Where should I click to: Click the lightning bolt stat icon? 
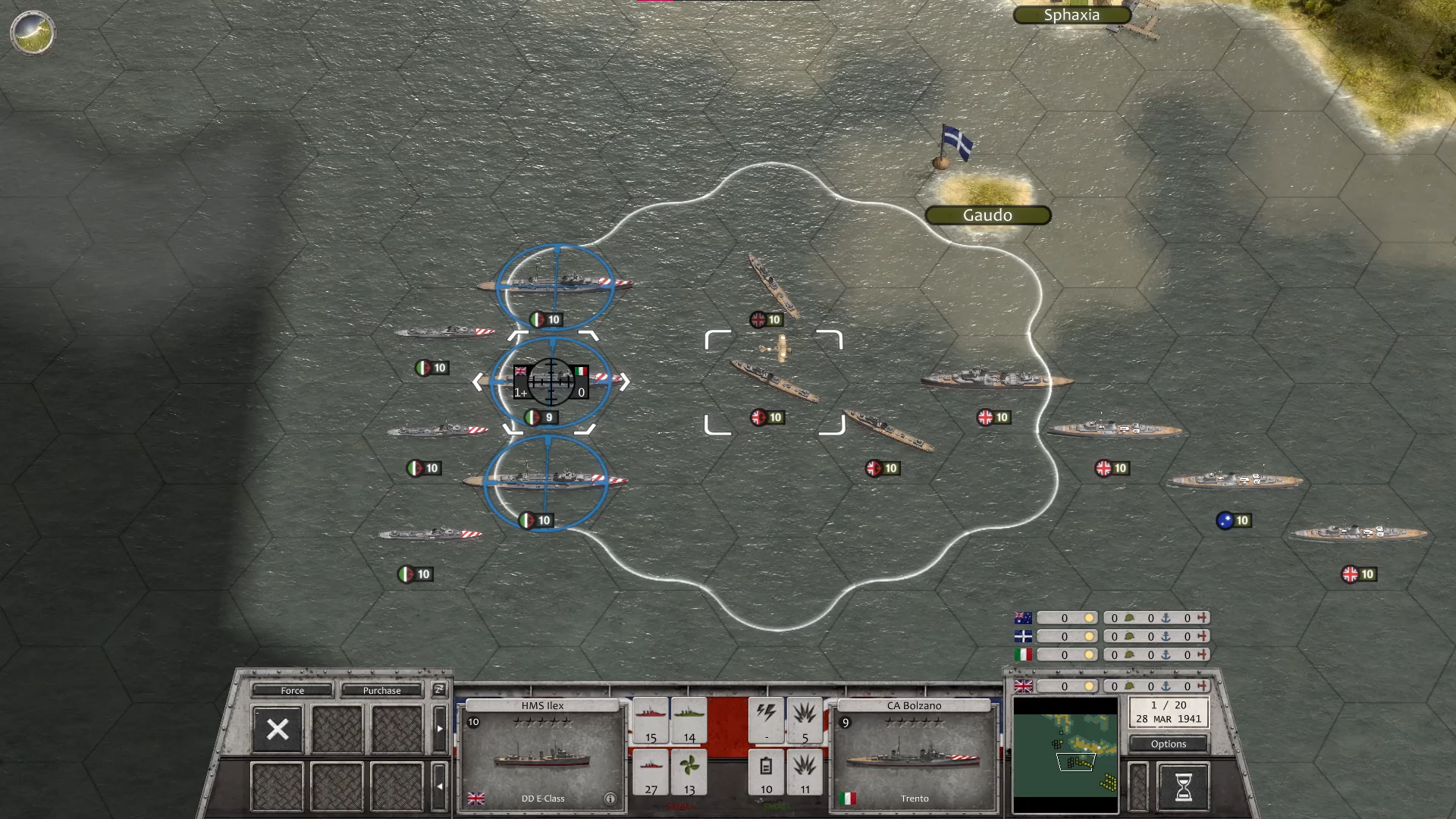click(766, 719)
